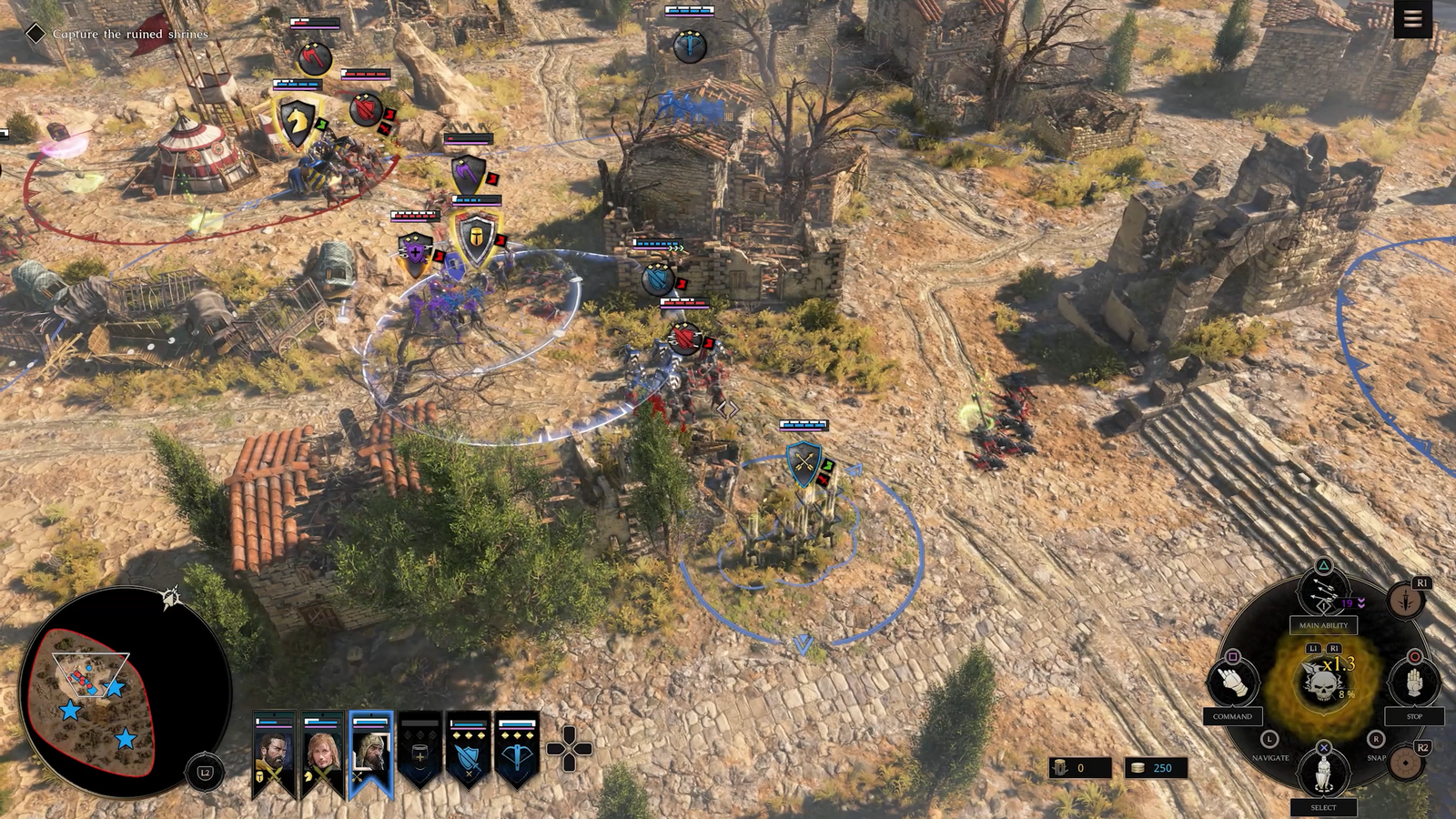Click the brown dagger ability icon
Screen dimensions: 1456x819
(x=1406, y=601)
